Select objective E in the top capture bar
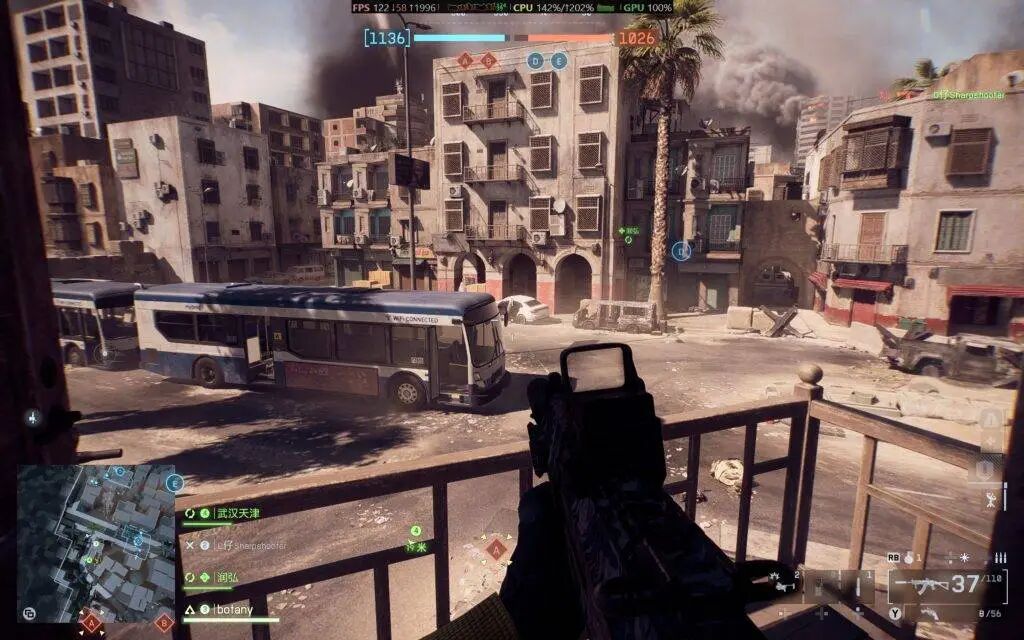The image size is (1024, 640). pos(559,61)
